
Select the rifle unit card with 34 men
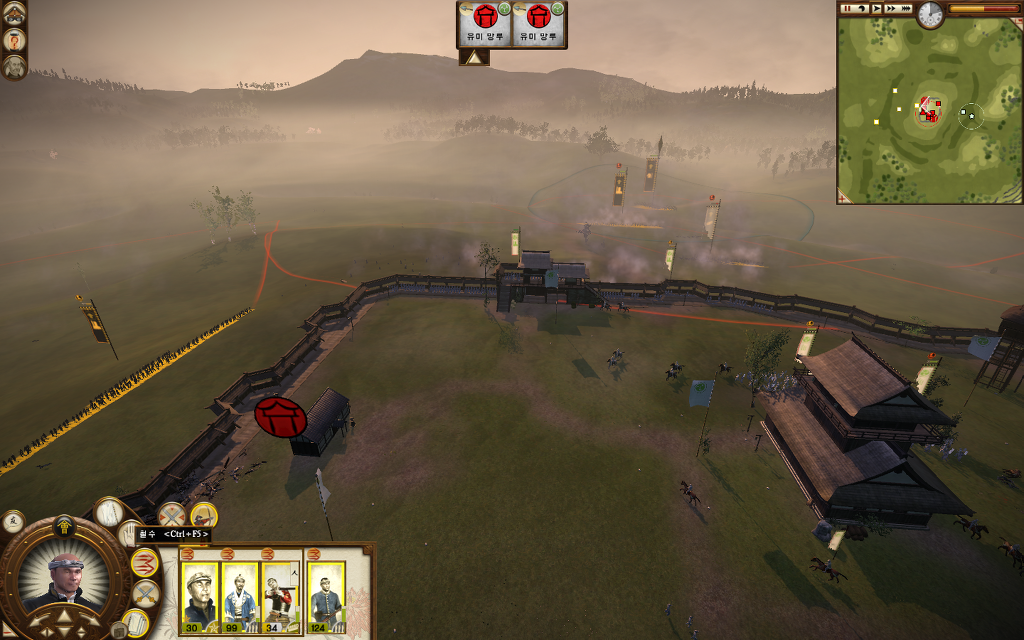(280, 598)
